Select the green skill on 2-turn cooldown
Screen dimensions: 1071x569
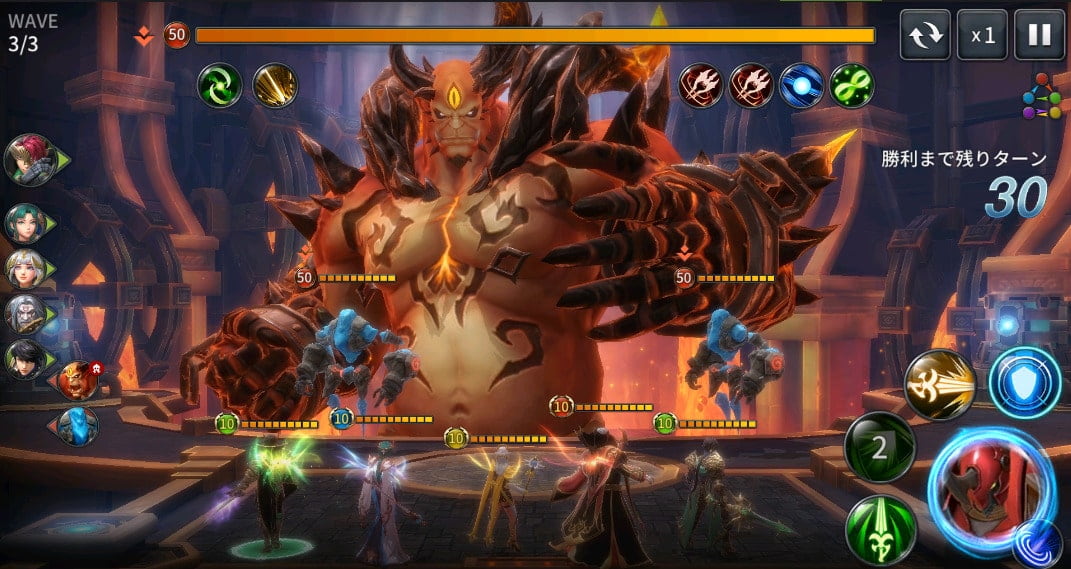pos(879,447)
